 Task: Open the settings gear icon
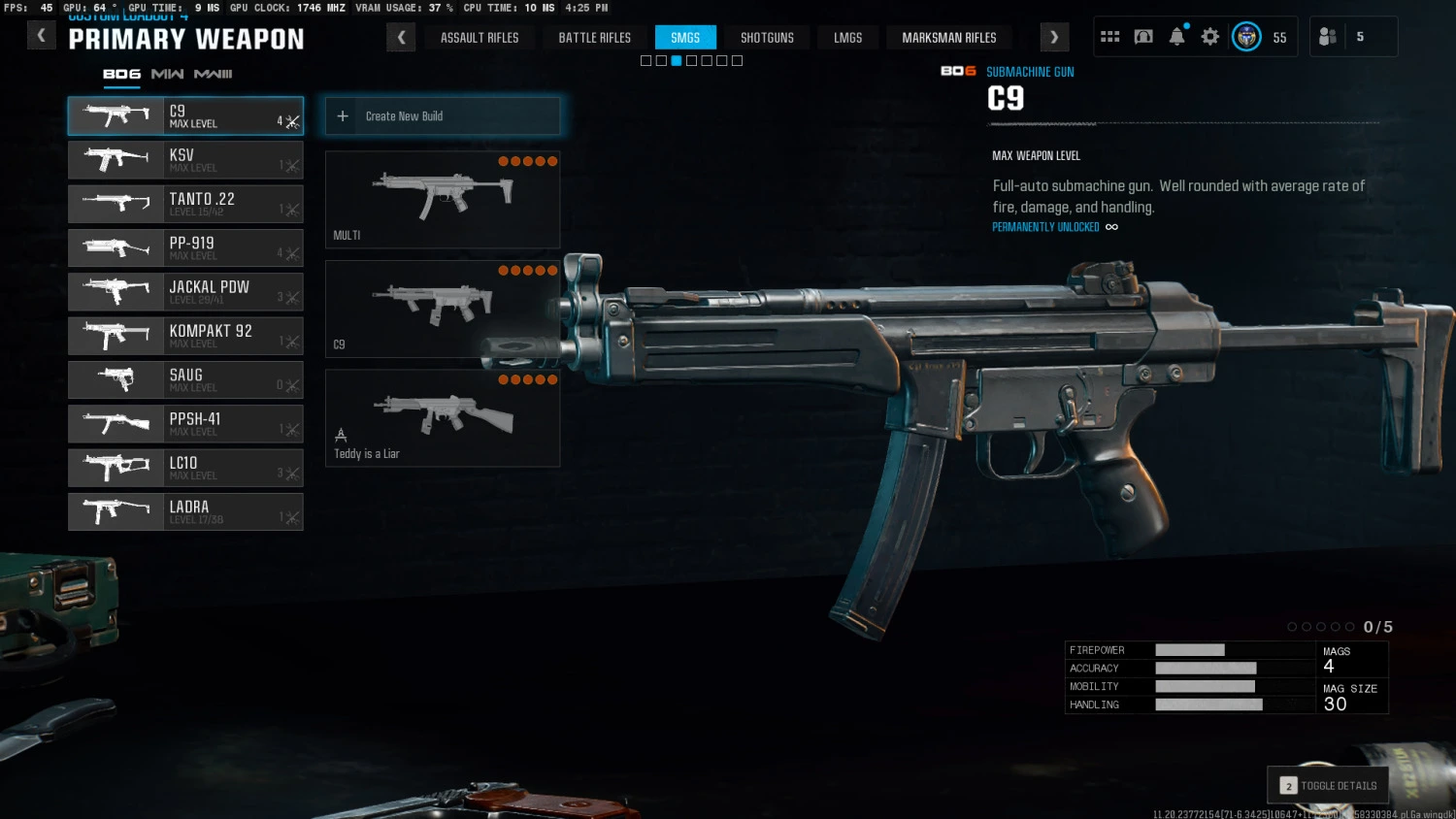point(1209,37)
